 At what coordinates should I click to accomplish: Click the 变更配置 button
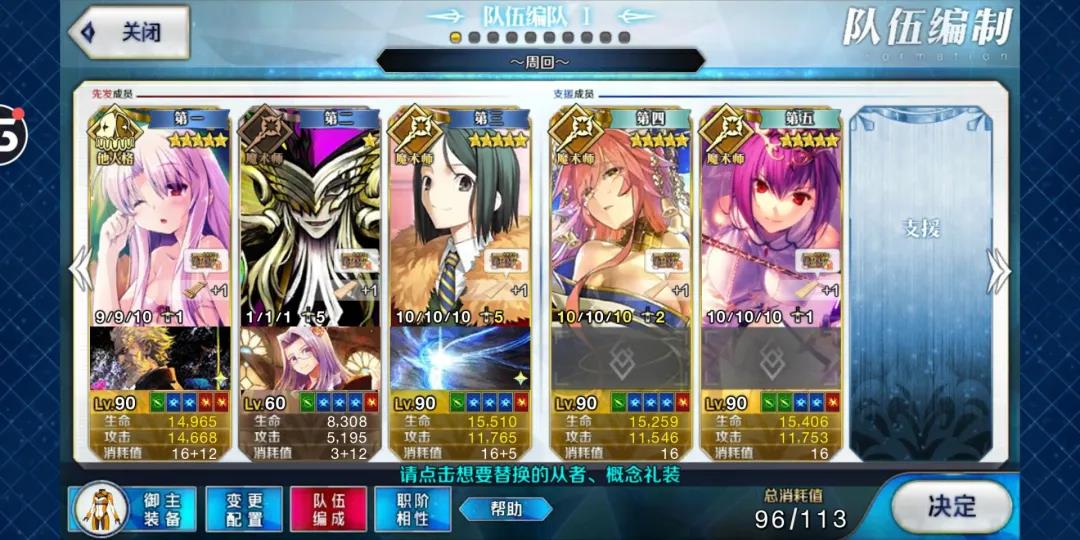coord(243,508)
